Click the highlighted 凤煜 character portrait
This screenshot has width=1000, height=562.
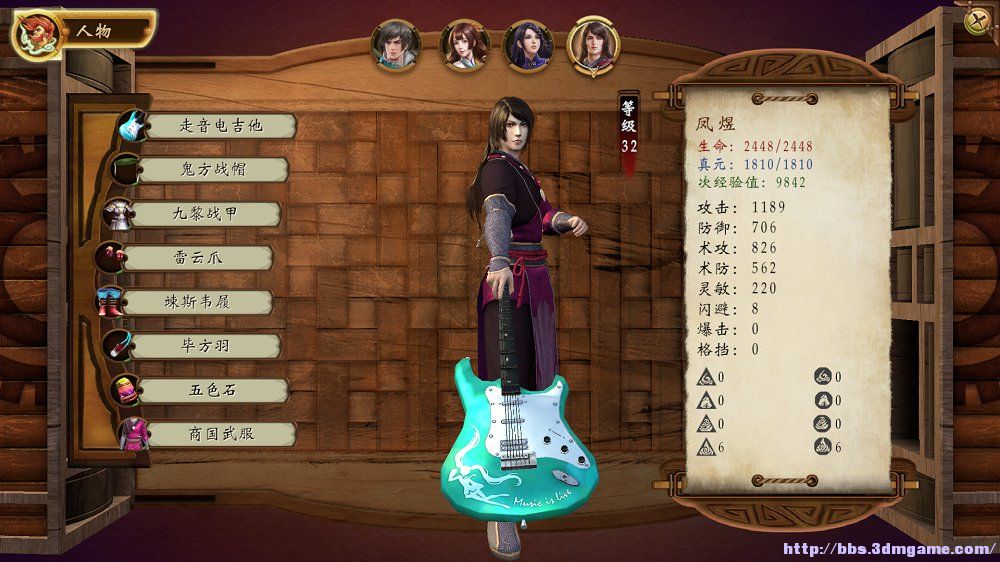[594, 45]
